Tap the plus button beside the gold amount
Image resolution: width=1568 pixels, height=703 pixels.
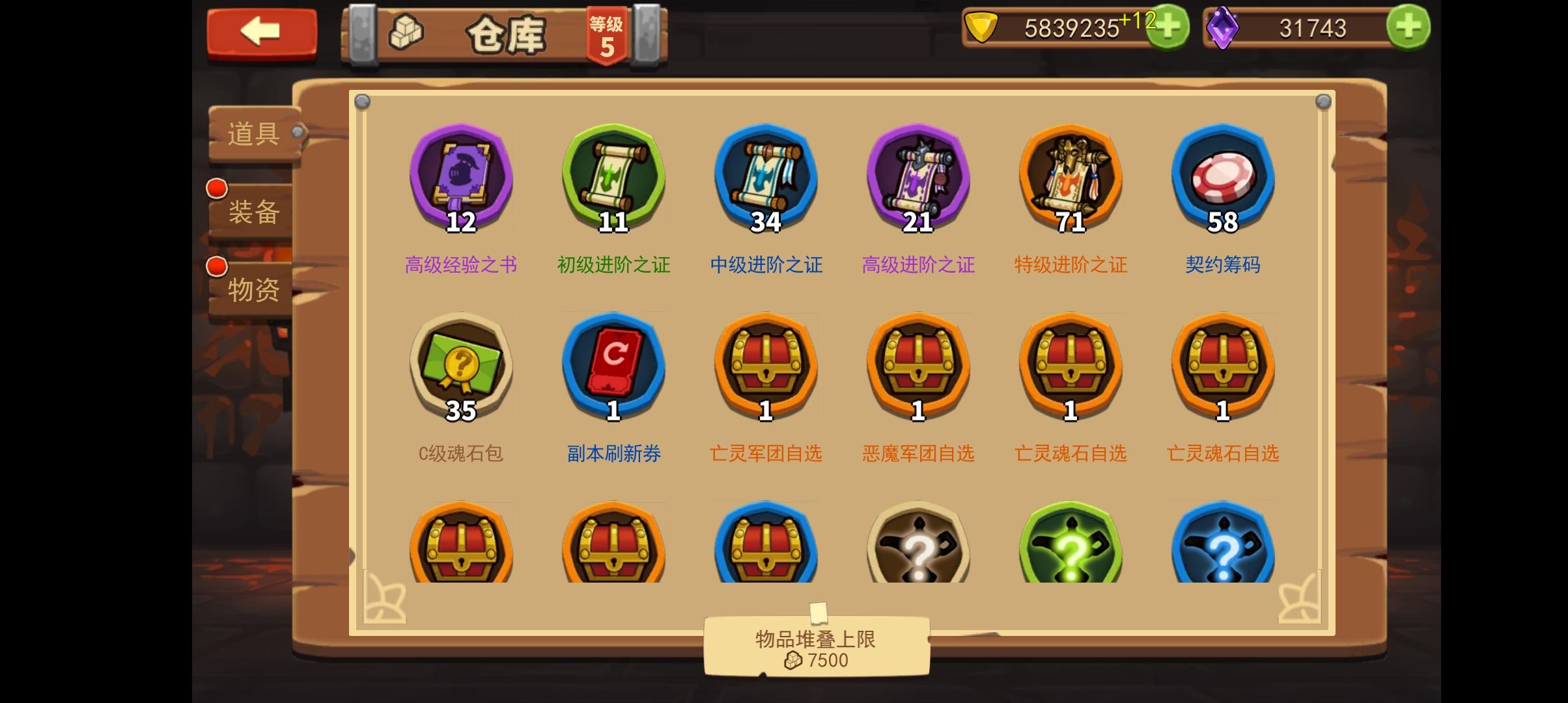[x=1168, y=27]
